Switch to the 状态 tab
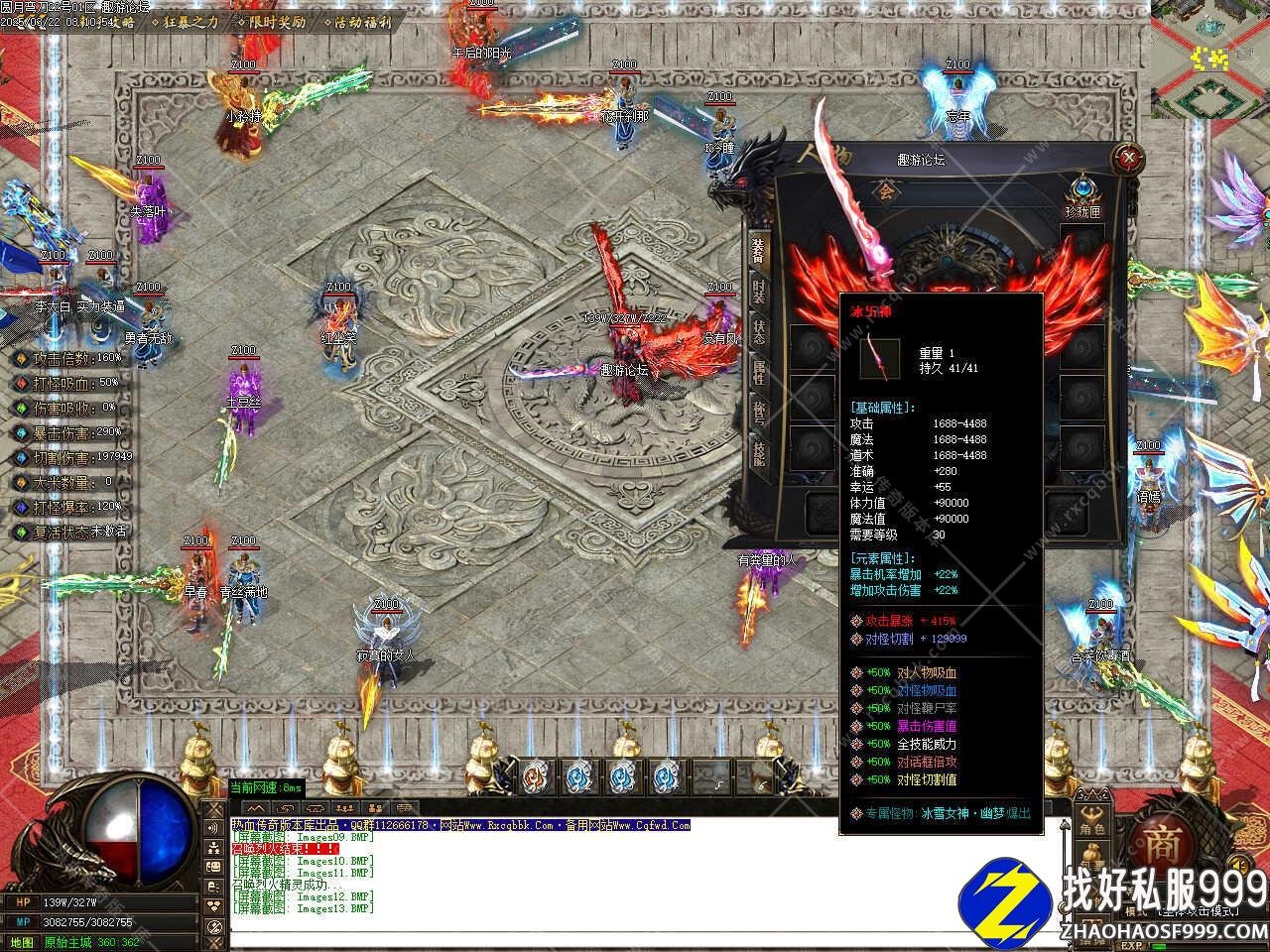Image resolution: width=1270 pixels, height=952 pixels. (x=759, y=333)
